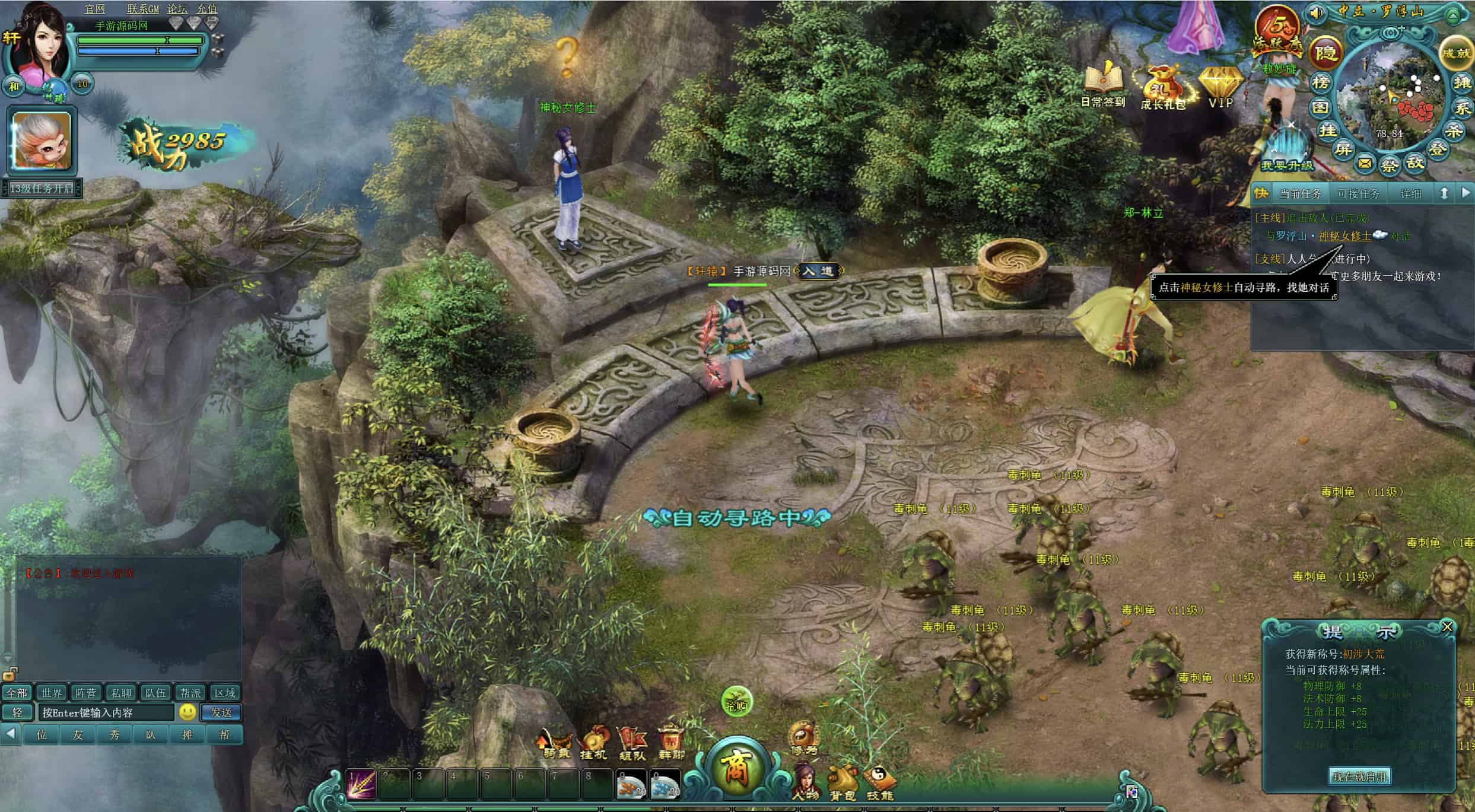Open the smiley emoji picker
This screenshot has height=812, width=1475.
pyautogui.click(x=187, y=712)
